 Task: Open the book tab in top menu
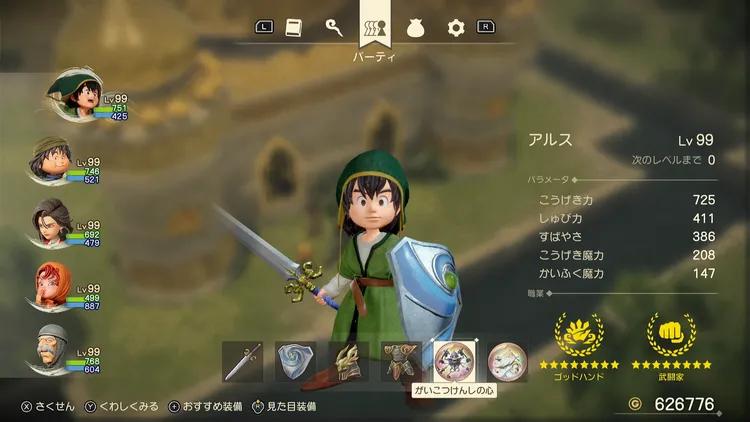point(293,28)
